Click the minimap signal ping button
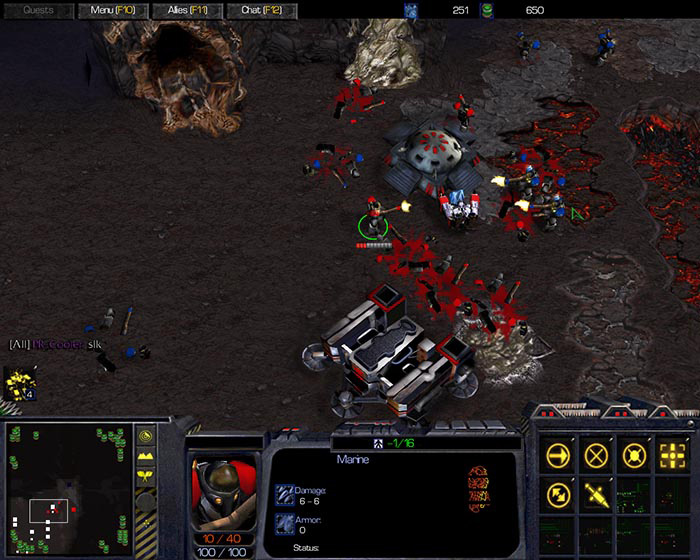Viewport: 700px width, 560px height. 146,437
